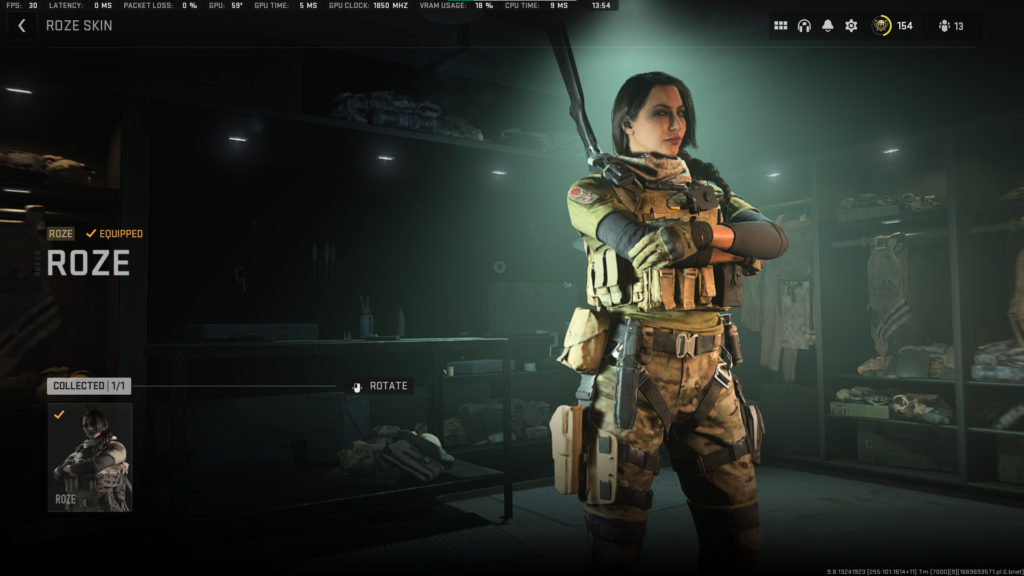Open the social friends list icon
The image size is (1024, 576).
click(944, 26)
